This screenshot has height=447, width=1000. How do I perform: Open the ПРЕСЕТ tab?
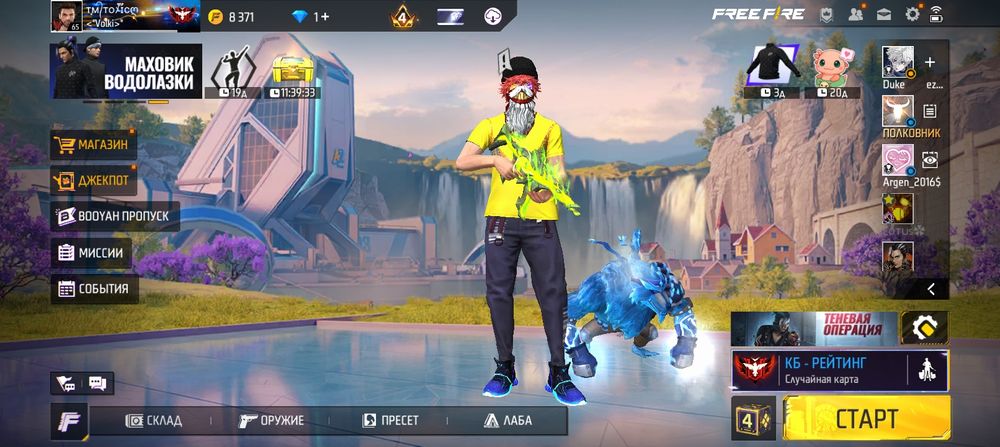390,420
